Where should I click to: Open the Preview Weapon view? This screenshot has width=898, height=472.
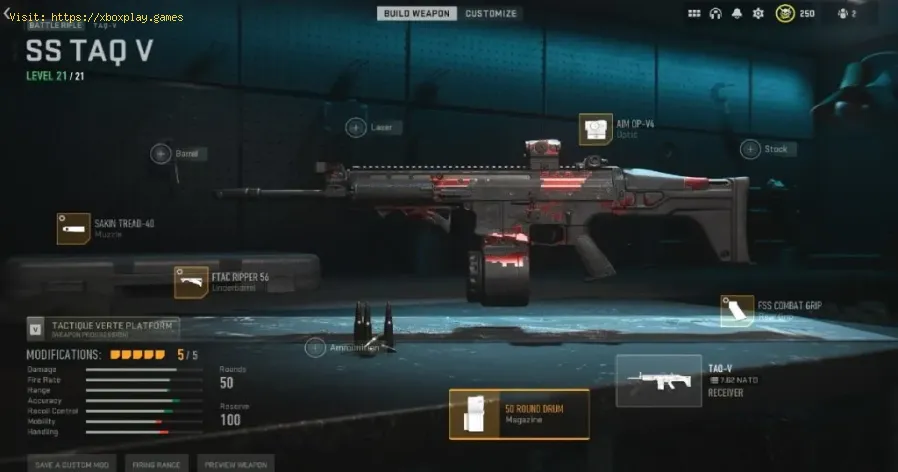click(235, 464)
